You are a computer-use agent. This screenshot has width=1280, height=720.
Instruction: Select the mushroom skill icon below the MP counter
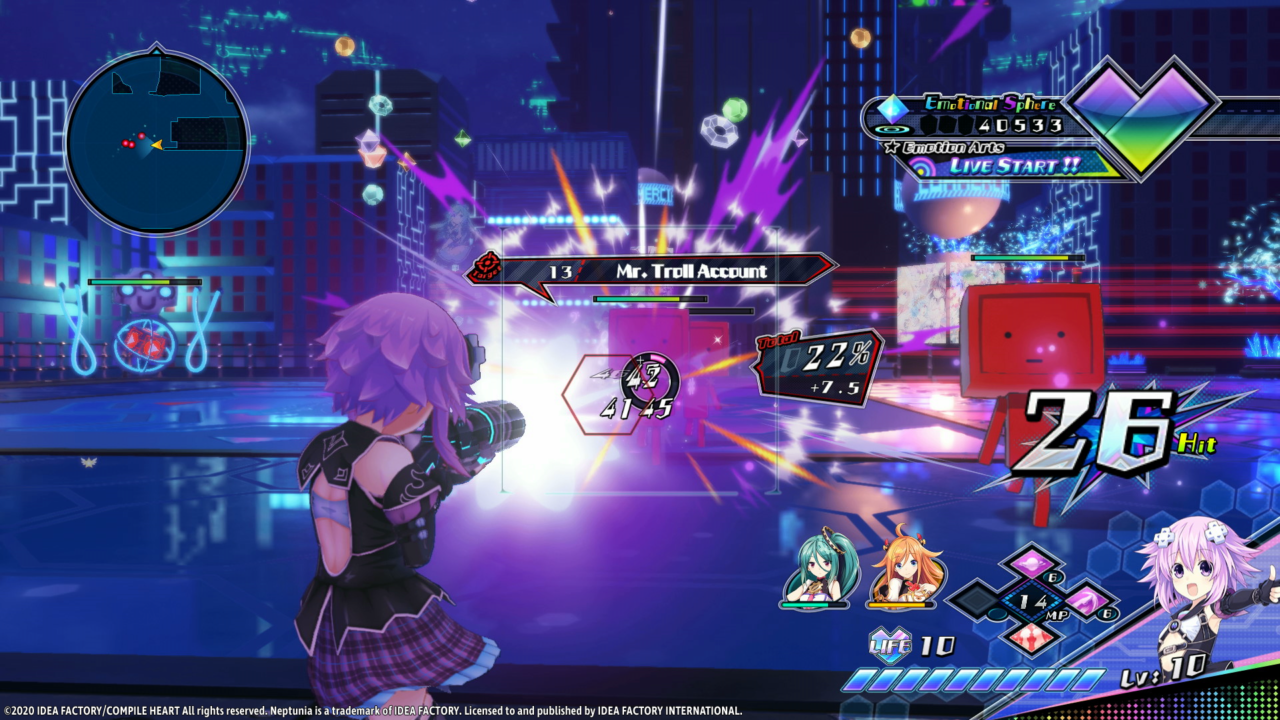click(1030, 637)
